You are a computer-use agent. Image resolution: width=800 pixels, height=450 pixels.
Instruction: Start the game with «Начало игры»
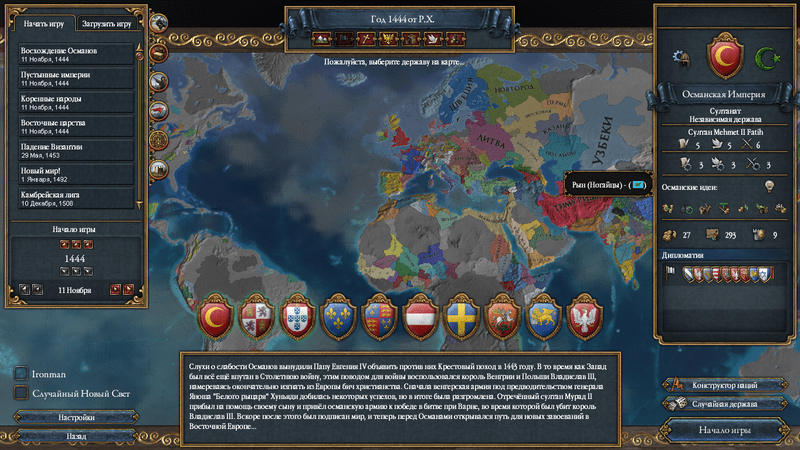pyautogui.click(x=725, y=430)
